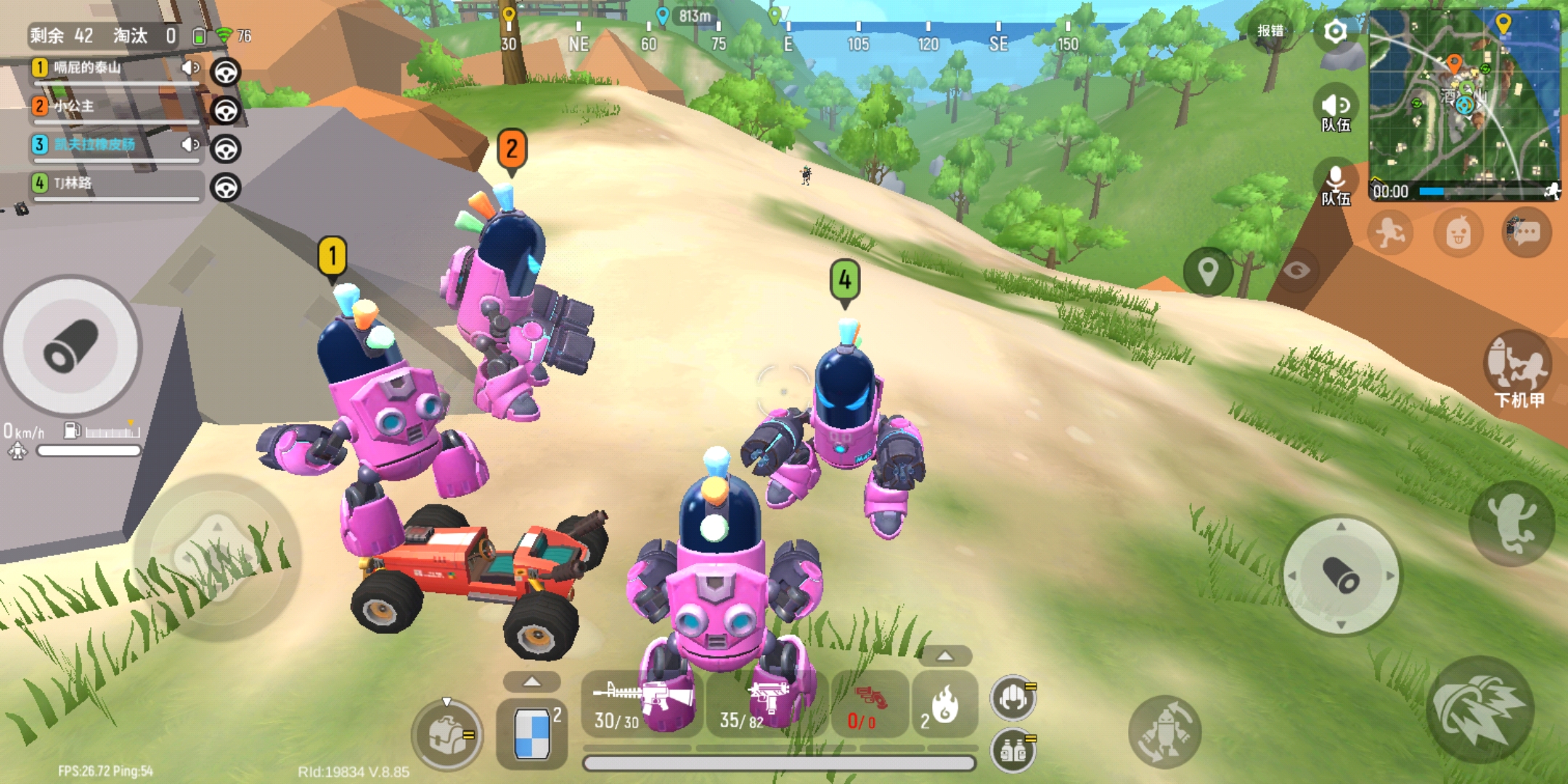Select the SMG weapon slot 35/82

(x=767, y=704)
